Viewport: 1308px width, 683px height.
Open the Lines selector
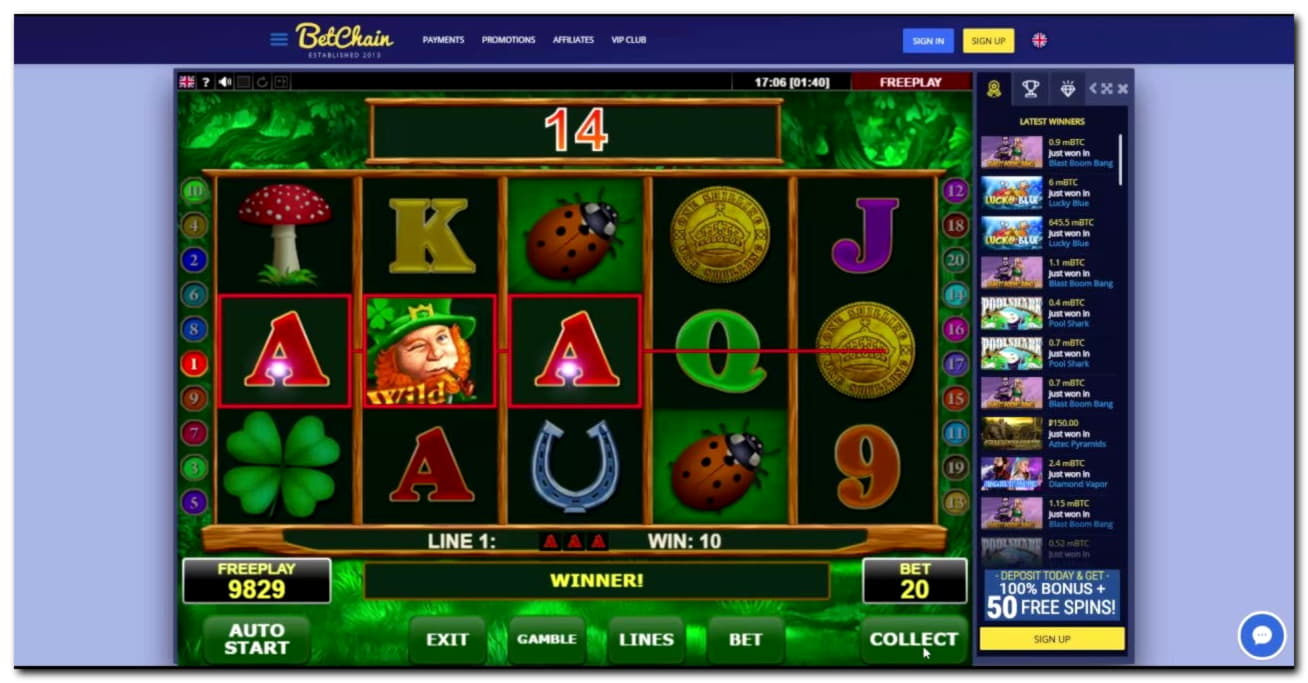click(646, 640)
